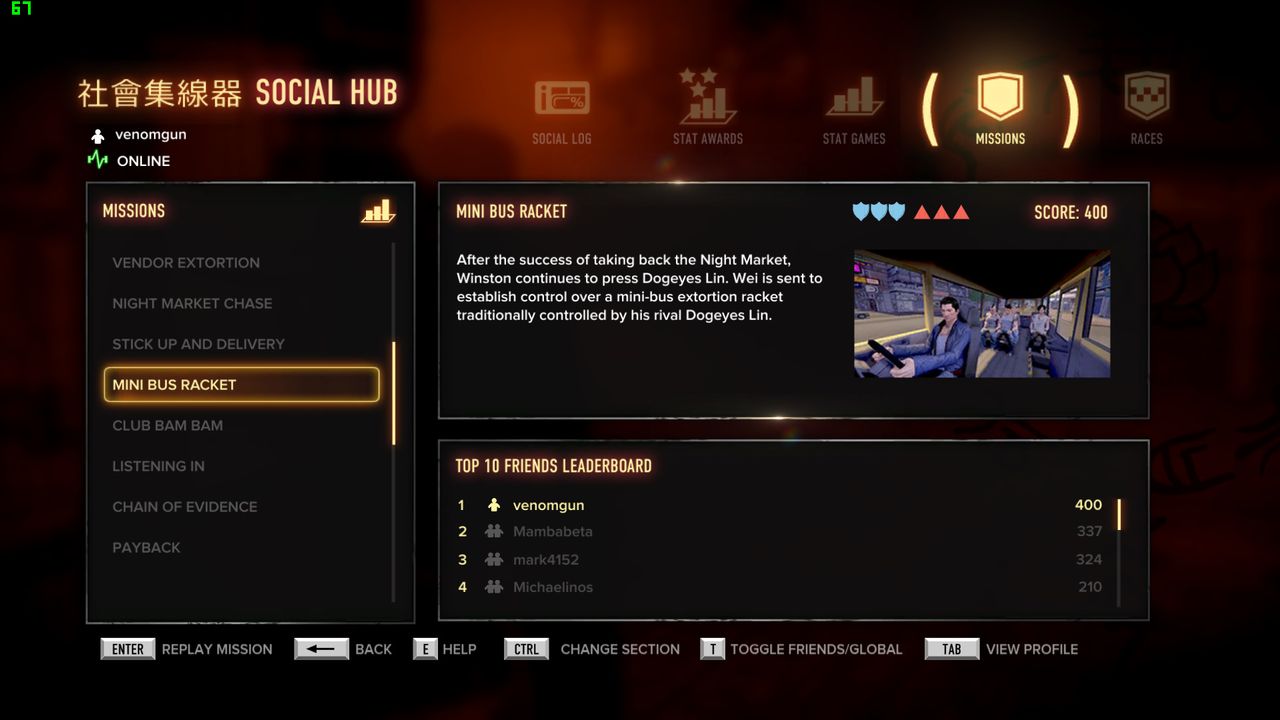This screenshot has height=720, width=1280.
Task: Select Michaelinos in the leaderboard
Action: (x=780, y=587)
